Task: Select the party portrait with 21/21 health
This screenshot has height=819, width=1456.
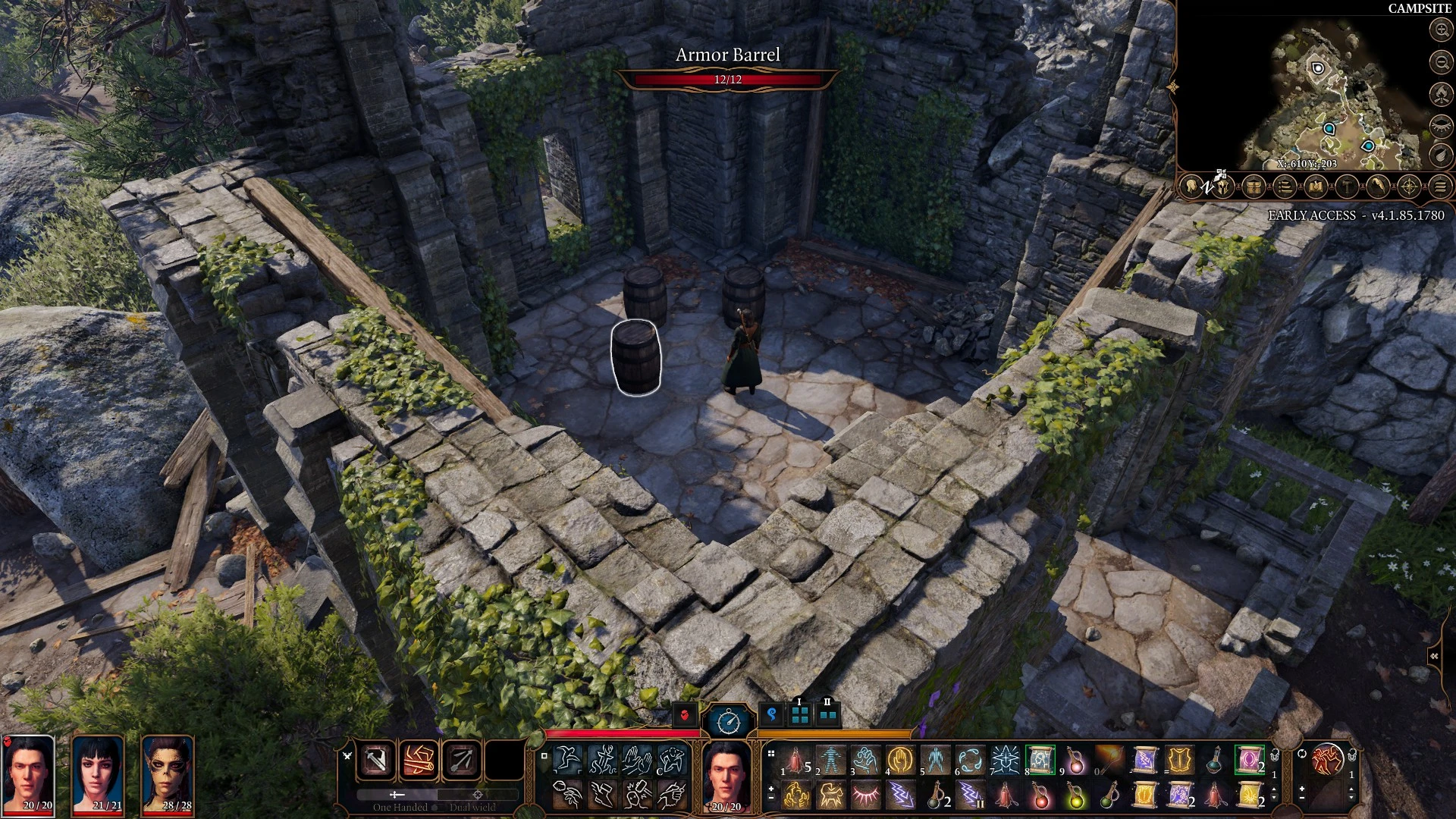Action: (98, 775)
